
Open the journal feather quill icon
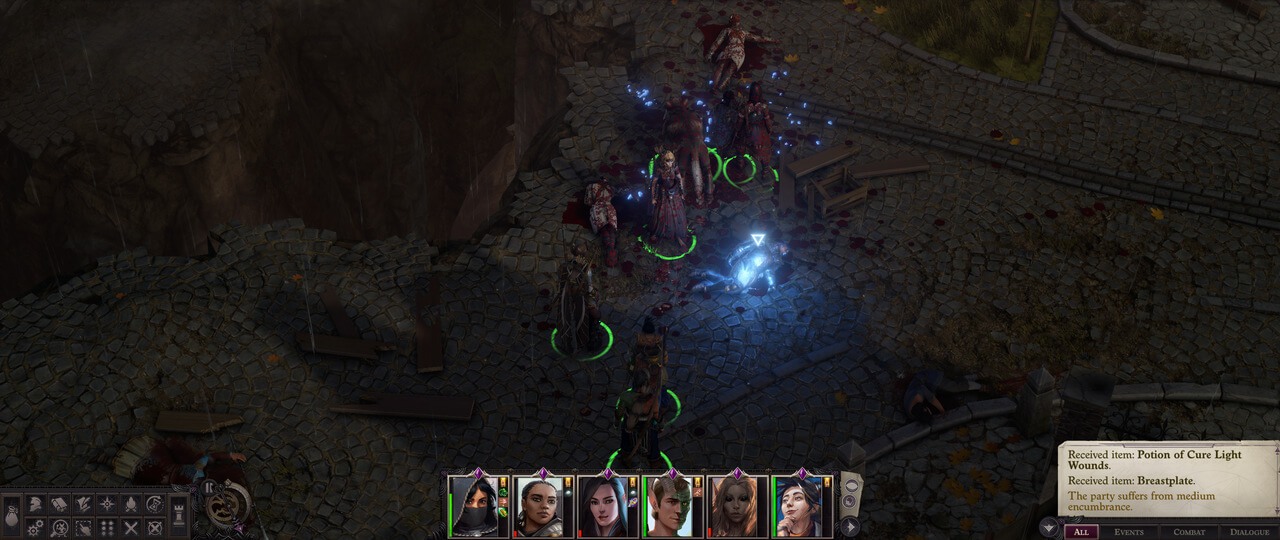click(x=83, y=504)
